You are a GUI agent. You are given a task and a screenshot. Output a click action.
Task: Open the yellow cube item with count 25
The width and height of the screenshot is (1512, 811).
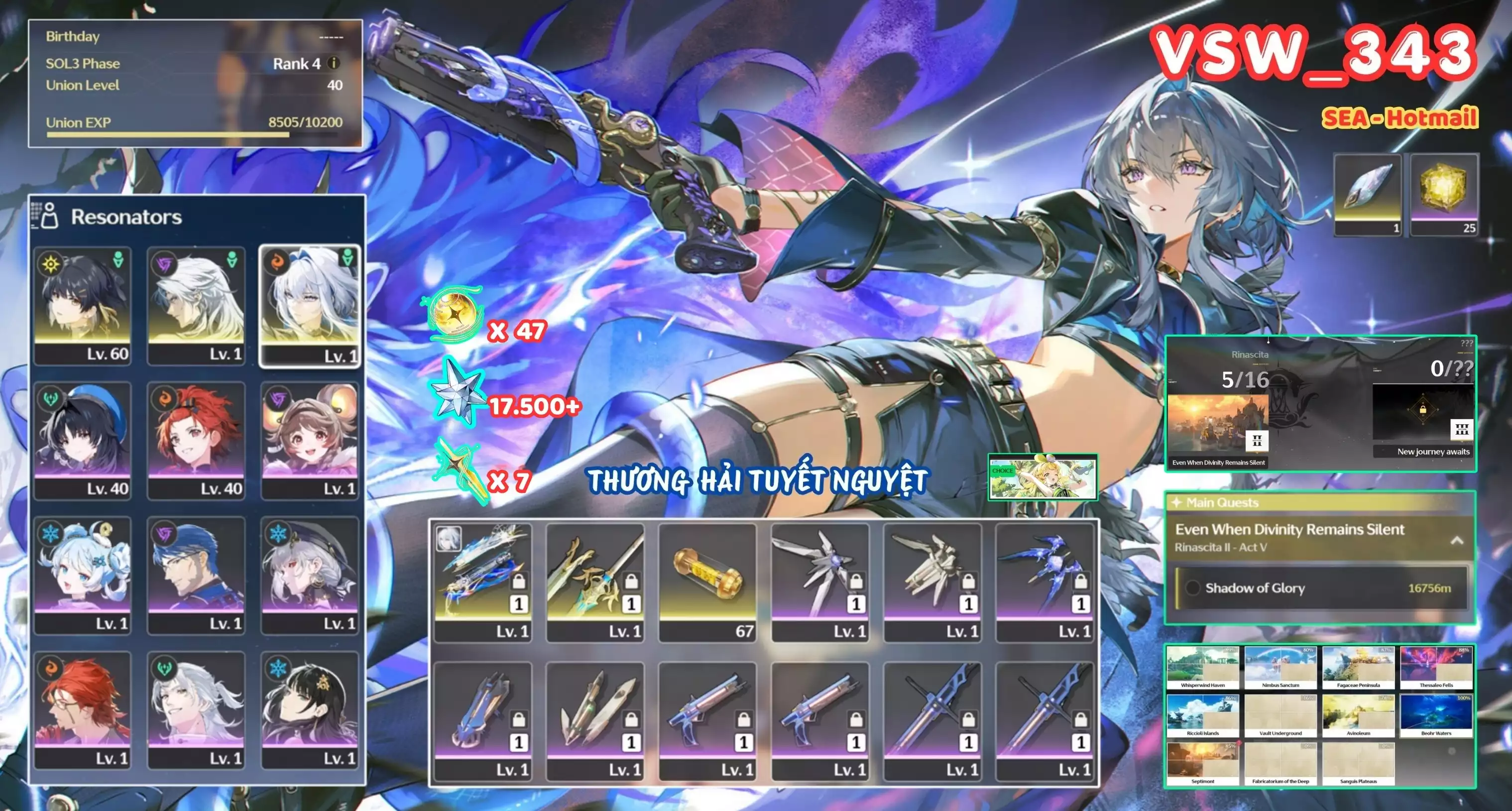(1444, 195)
